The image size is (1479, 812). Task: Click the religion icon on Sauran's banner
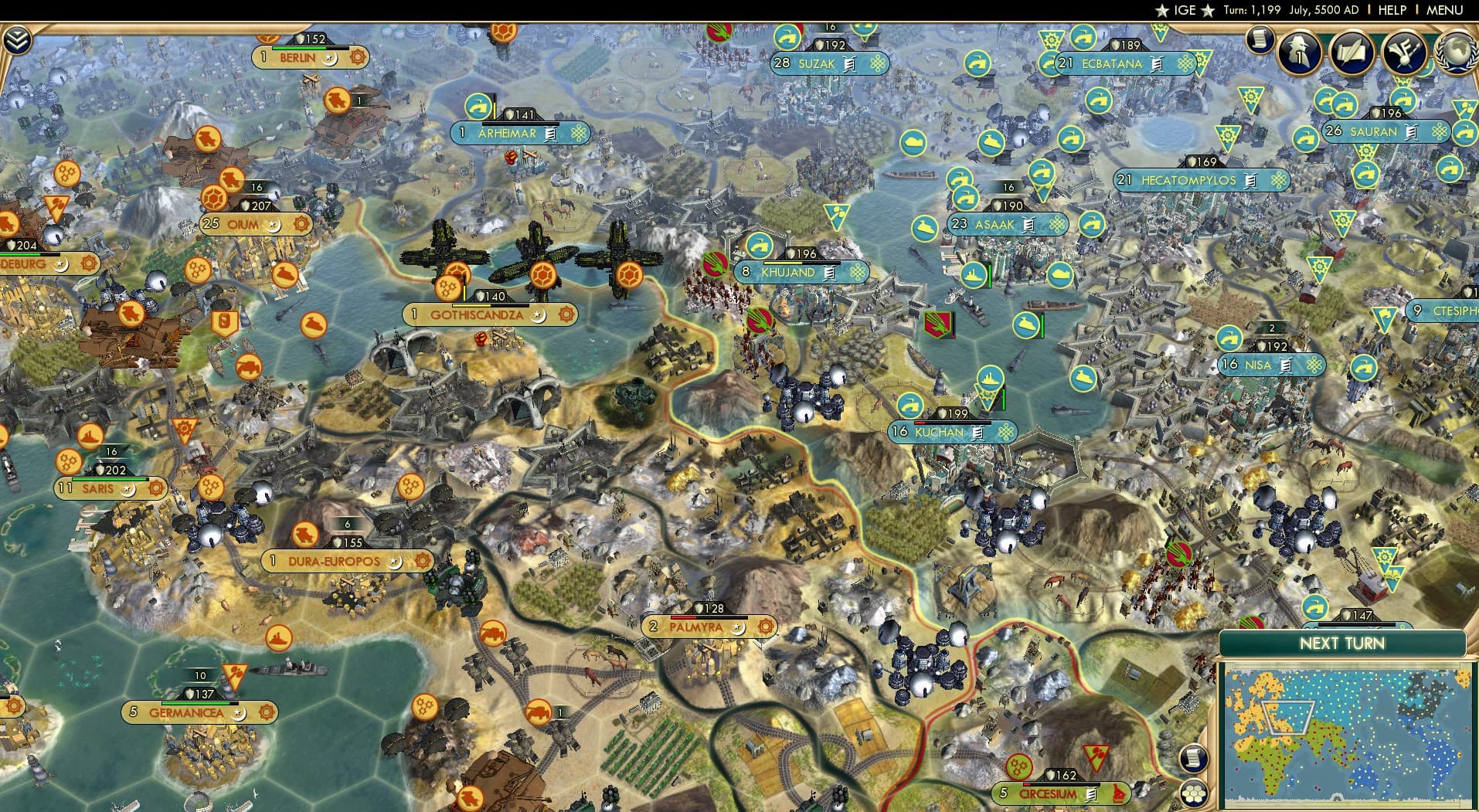coord(1439,132)
